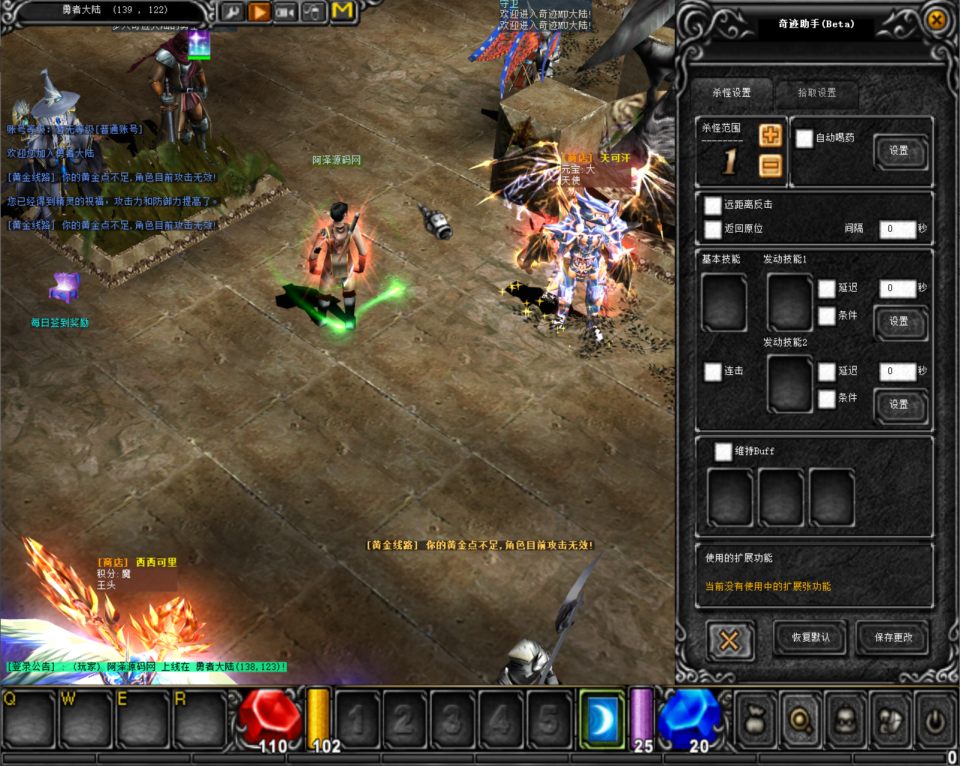Open 设置 next to 自动喝药
This screenshot has height=766, width=960.
(899, 151)
